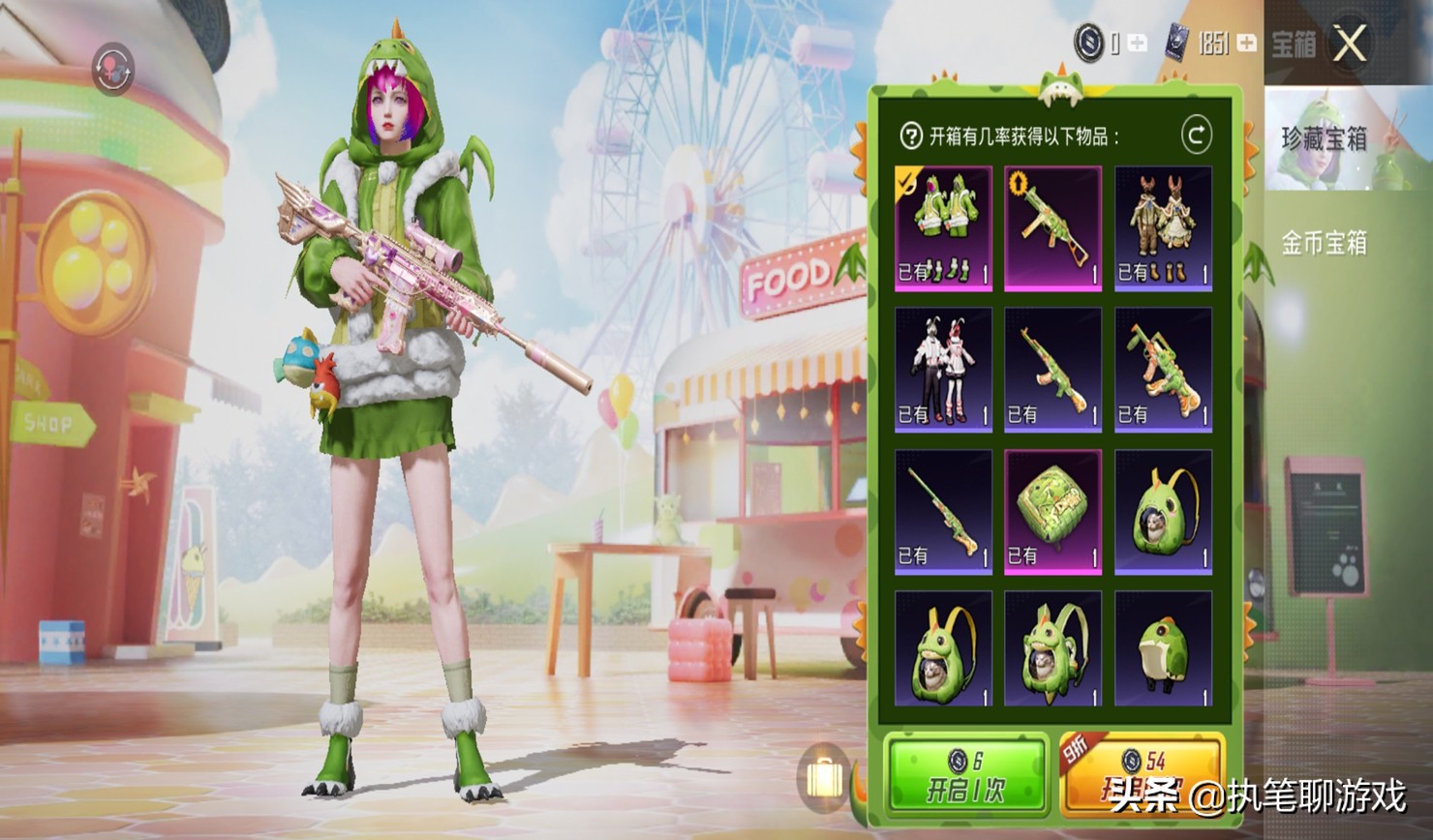Open the suitcase inventory icon
The height and width of the screenshot is (840, 1433).
[823, 776]
